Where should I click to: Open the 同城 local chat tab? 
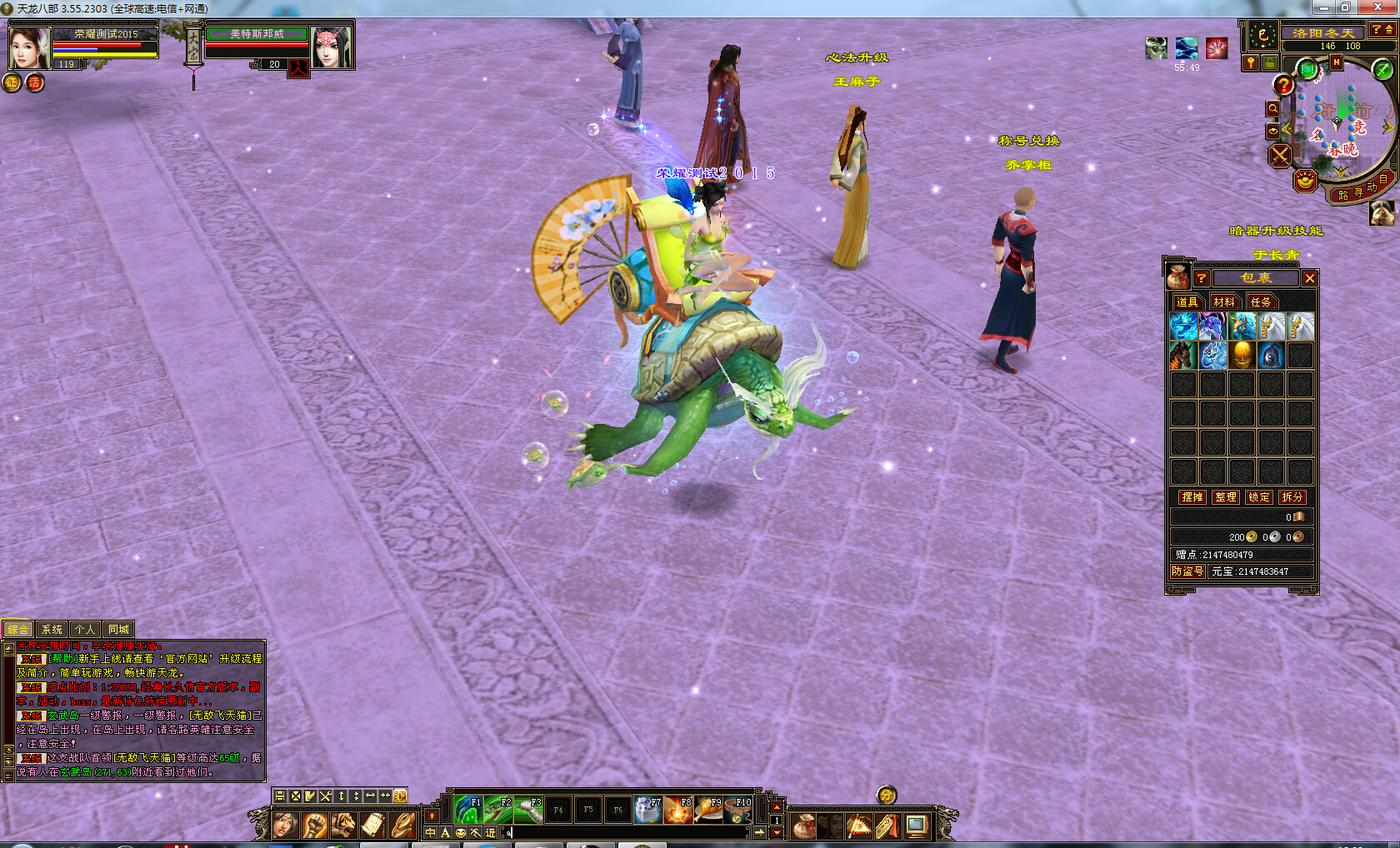pyautogui.click(x=118, y=630)
